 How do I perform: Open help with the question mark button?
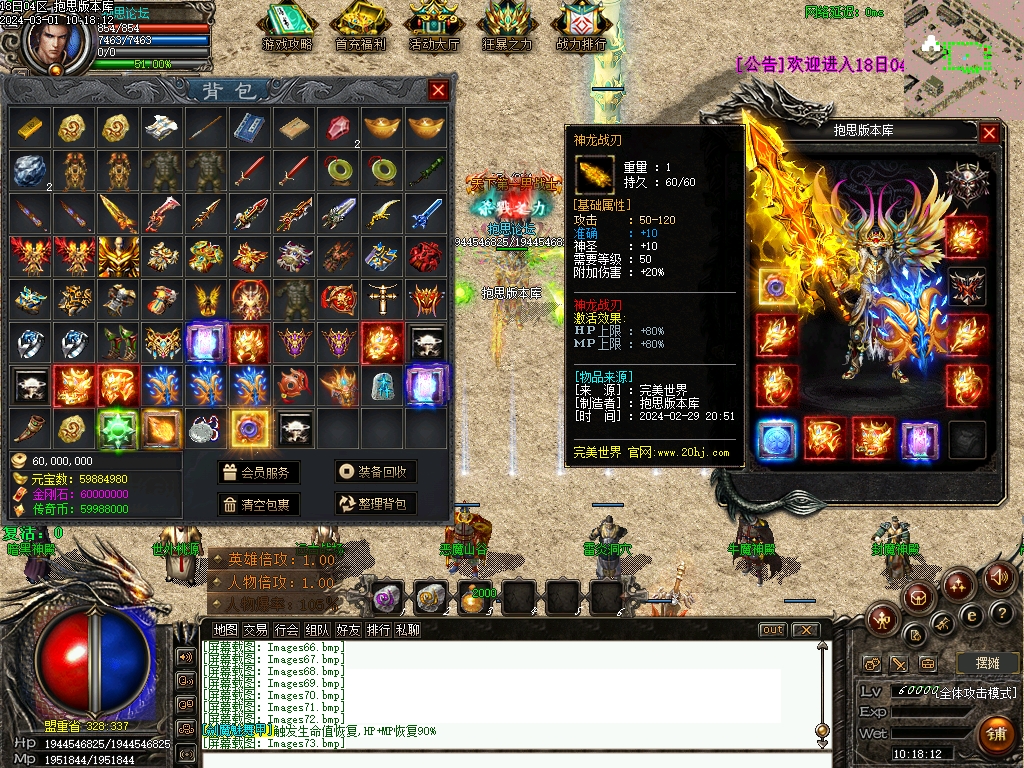pyautogui.click(x=1001, y=612)
